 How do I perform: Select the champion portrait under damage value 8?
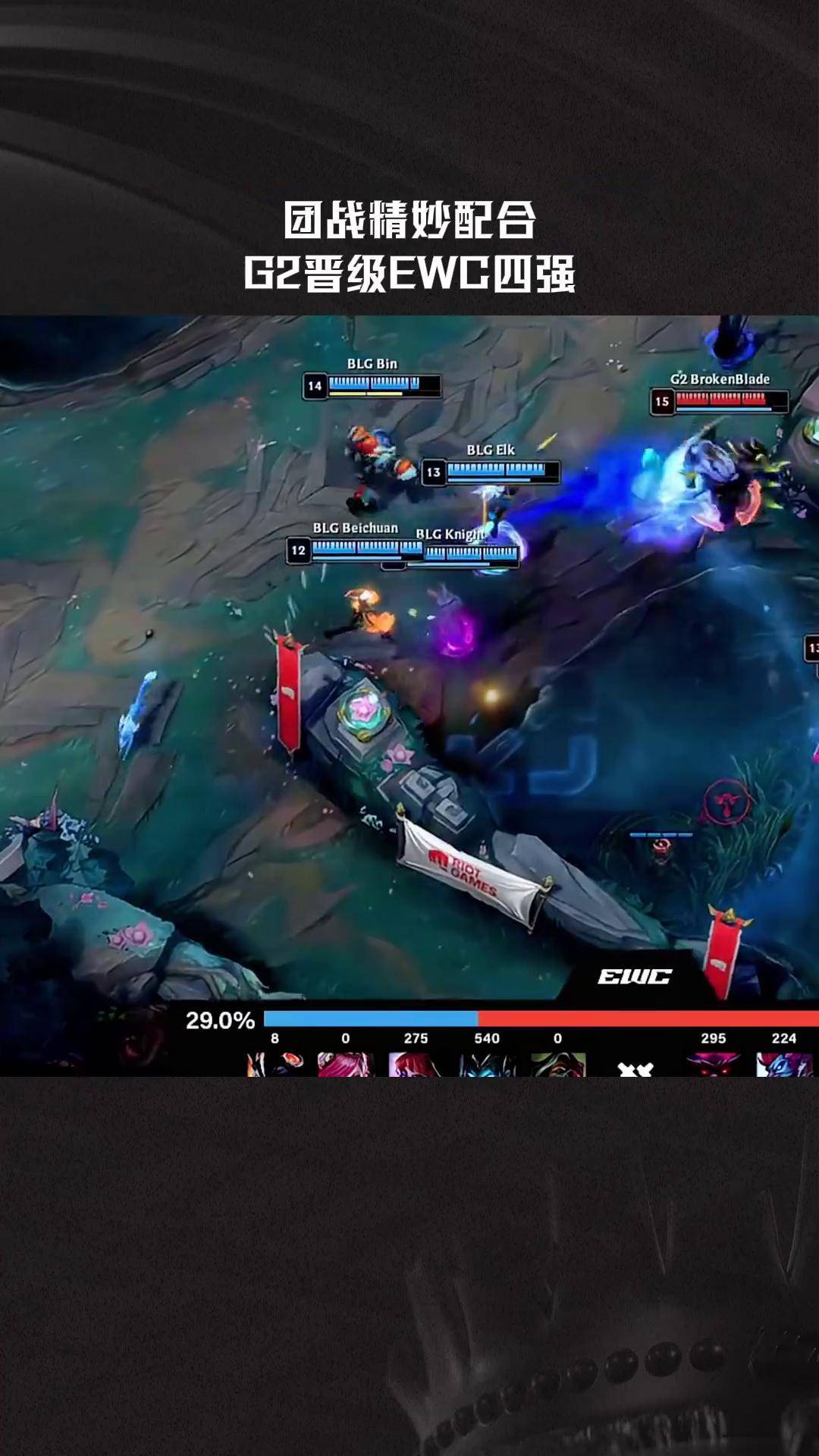275,1064
